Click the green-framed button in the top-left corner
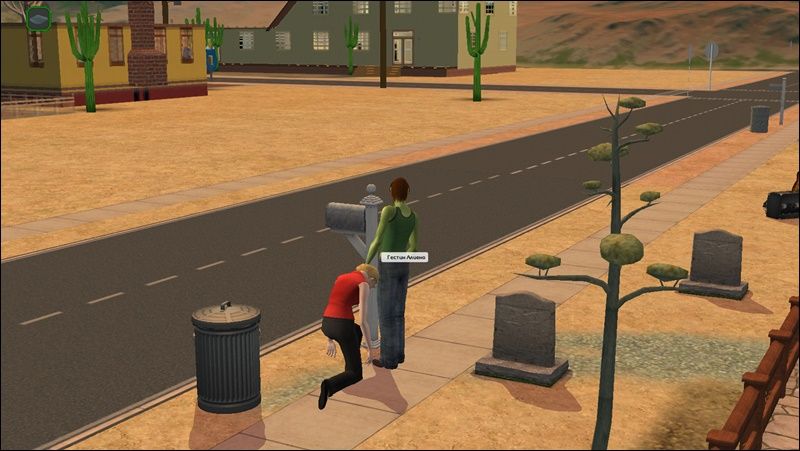800x451 pixels. (38, 18)
